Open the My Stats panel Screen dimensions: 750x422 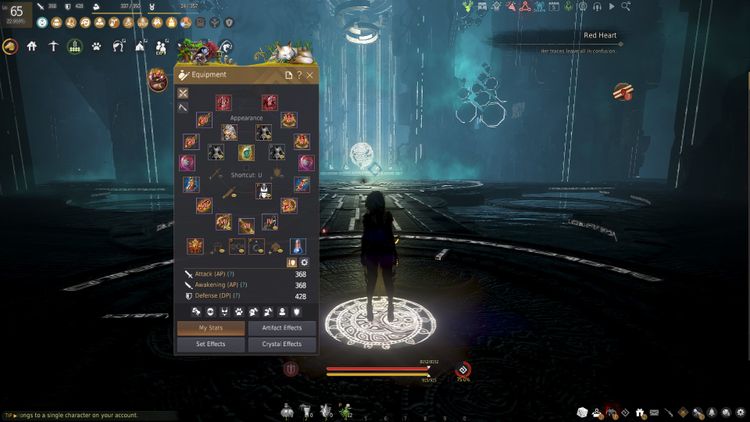[x=211, y=328]
